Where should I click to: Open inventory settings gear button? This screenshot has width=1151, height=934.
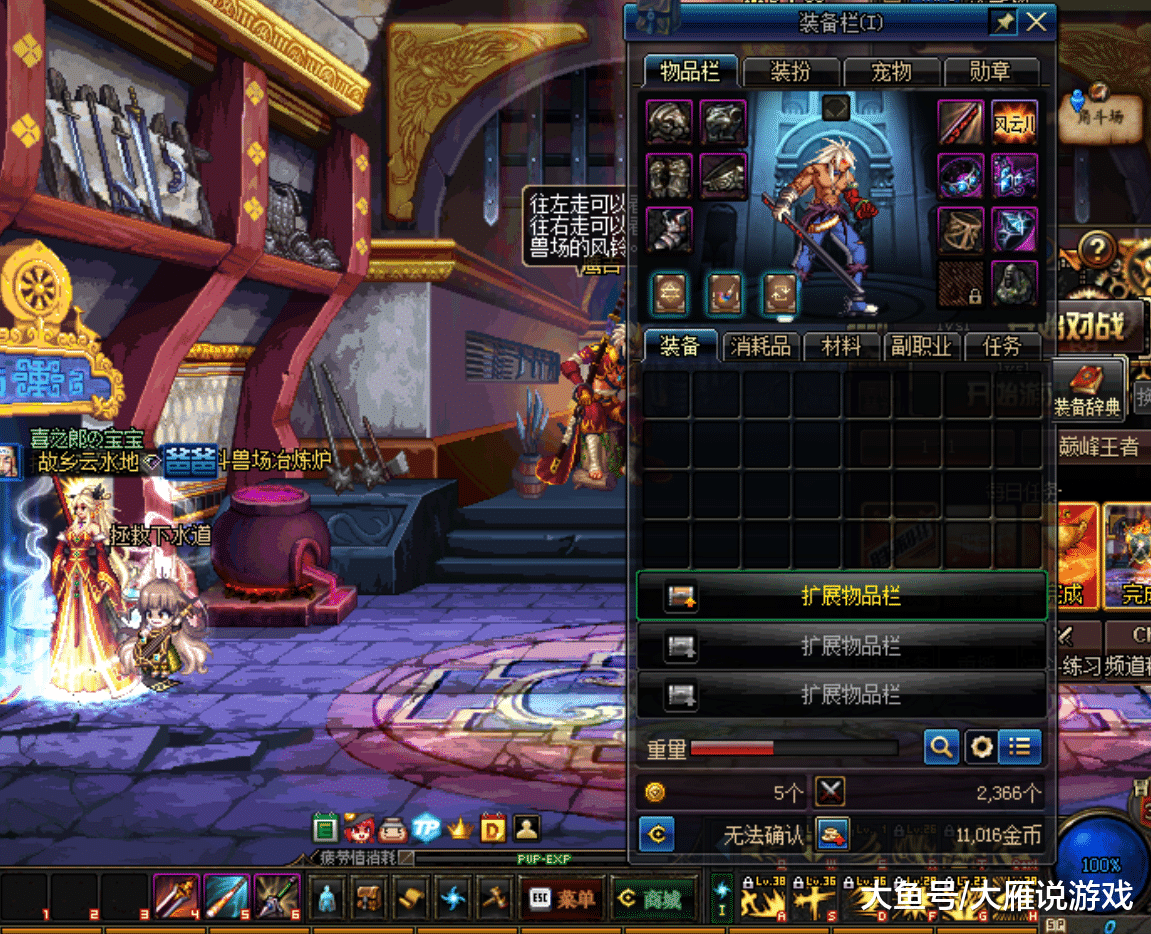[981, 746]
